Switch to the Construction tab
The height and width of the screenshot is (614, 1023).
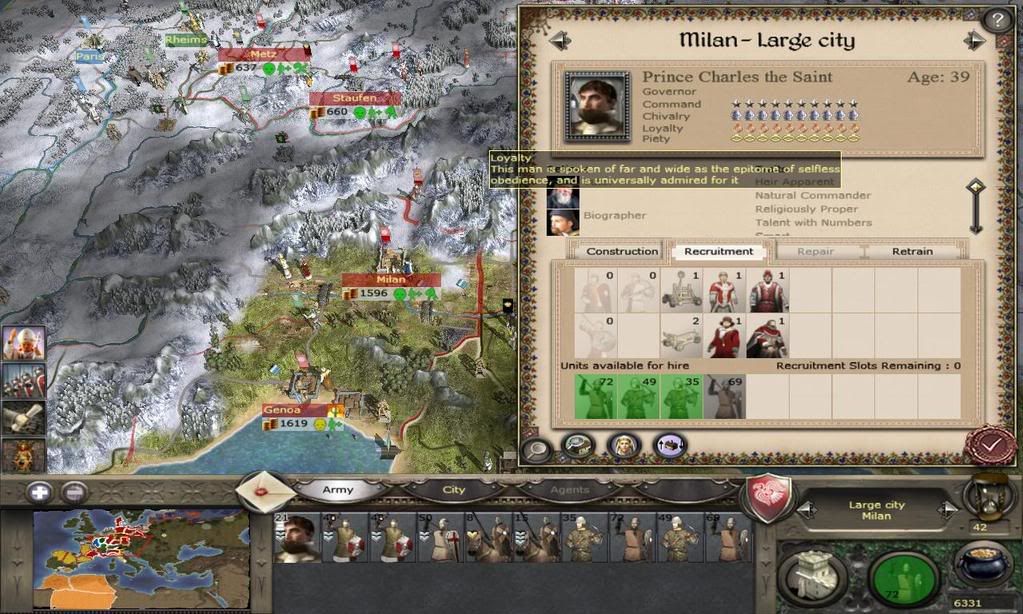(x=622, y=252)
